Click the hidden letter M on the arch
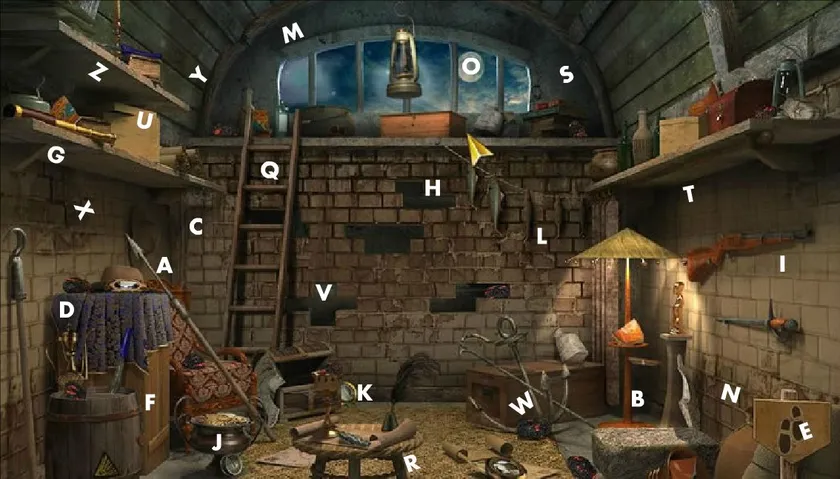Viewport: 840px width, 479px height. [292, 34]
